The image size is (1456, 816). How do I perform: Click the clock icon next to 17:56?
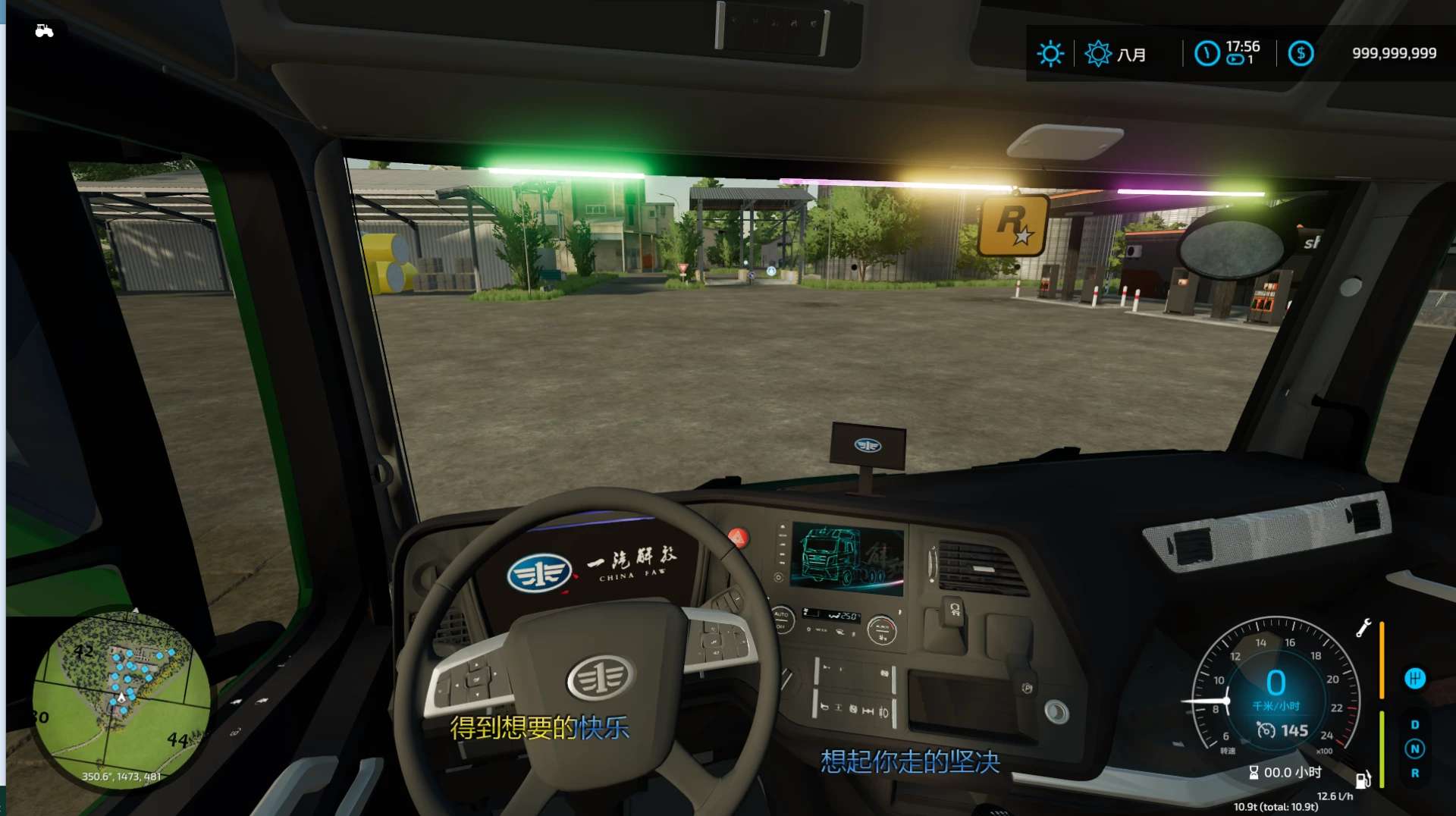[1207, 53]
